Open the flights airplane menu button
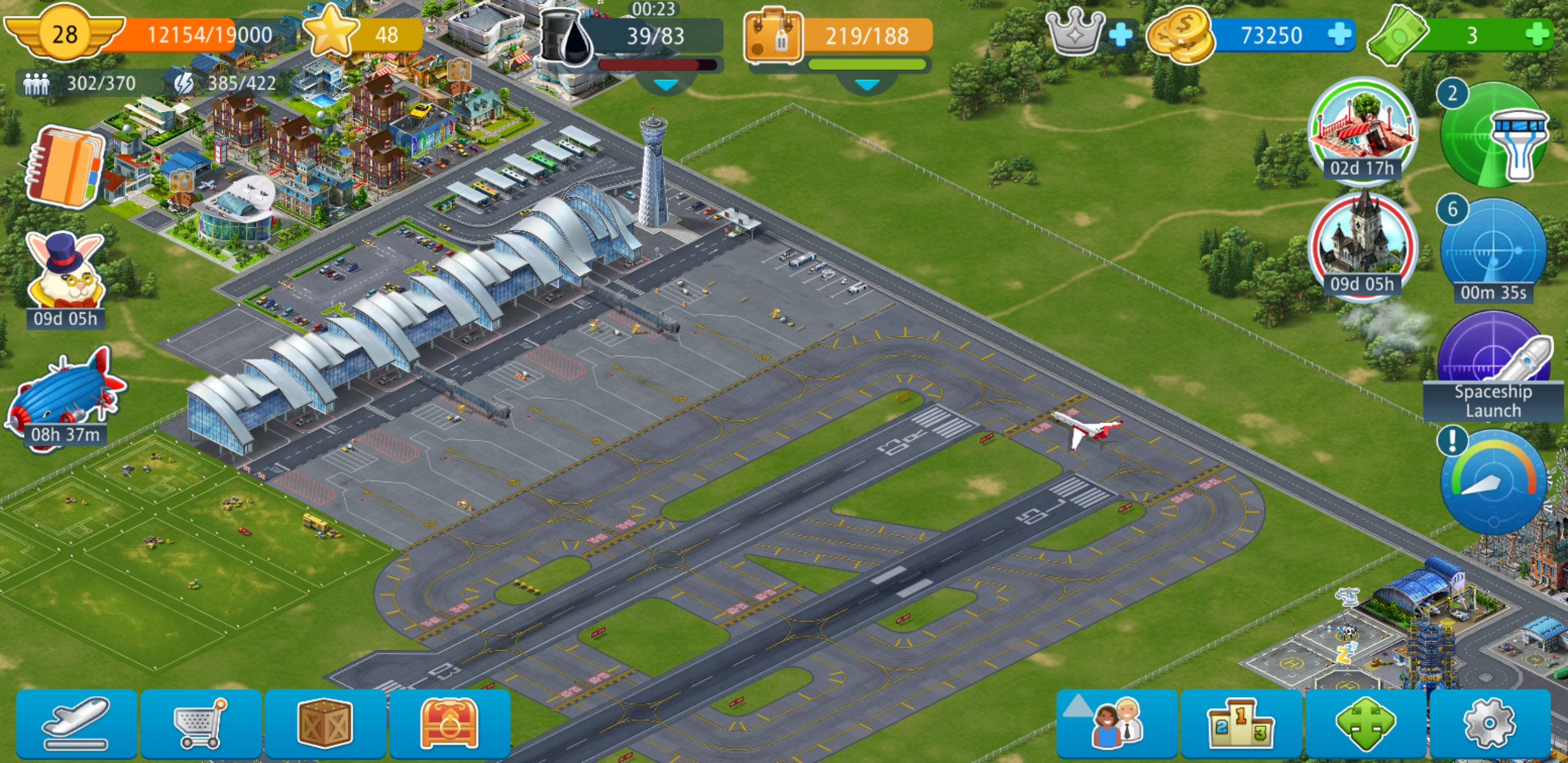This screenshot has height=763, width=1568. click(x=77, y=723)
